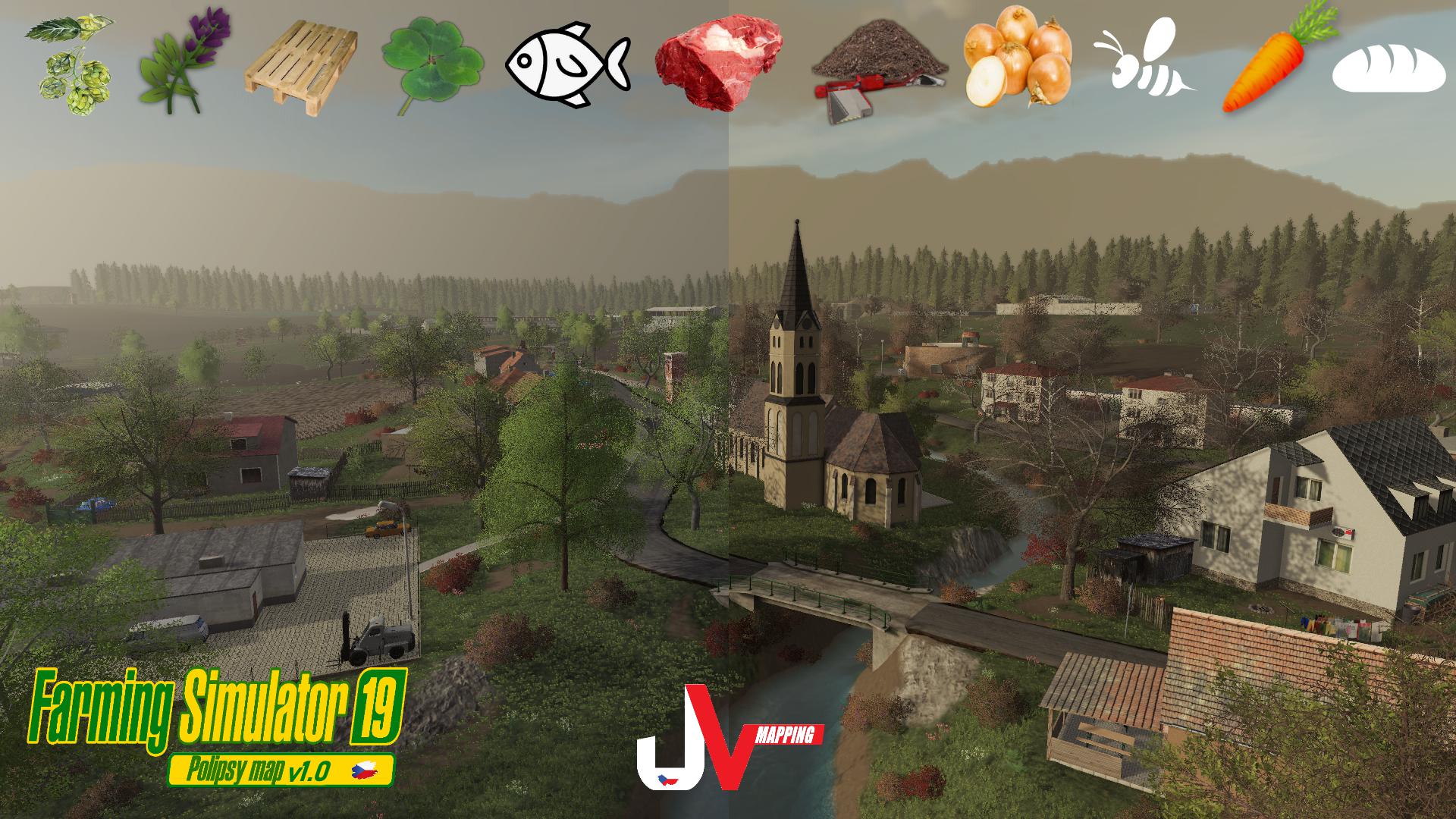Click the white bee icon
Viewport: 1456px width, 819px height.
coord(1141,59)
